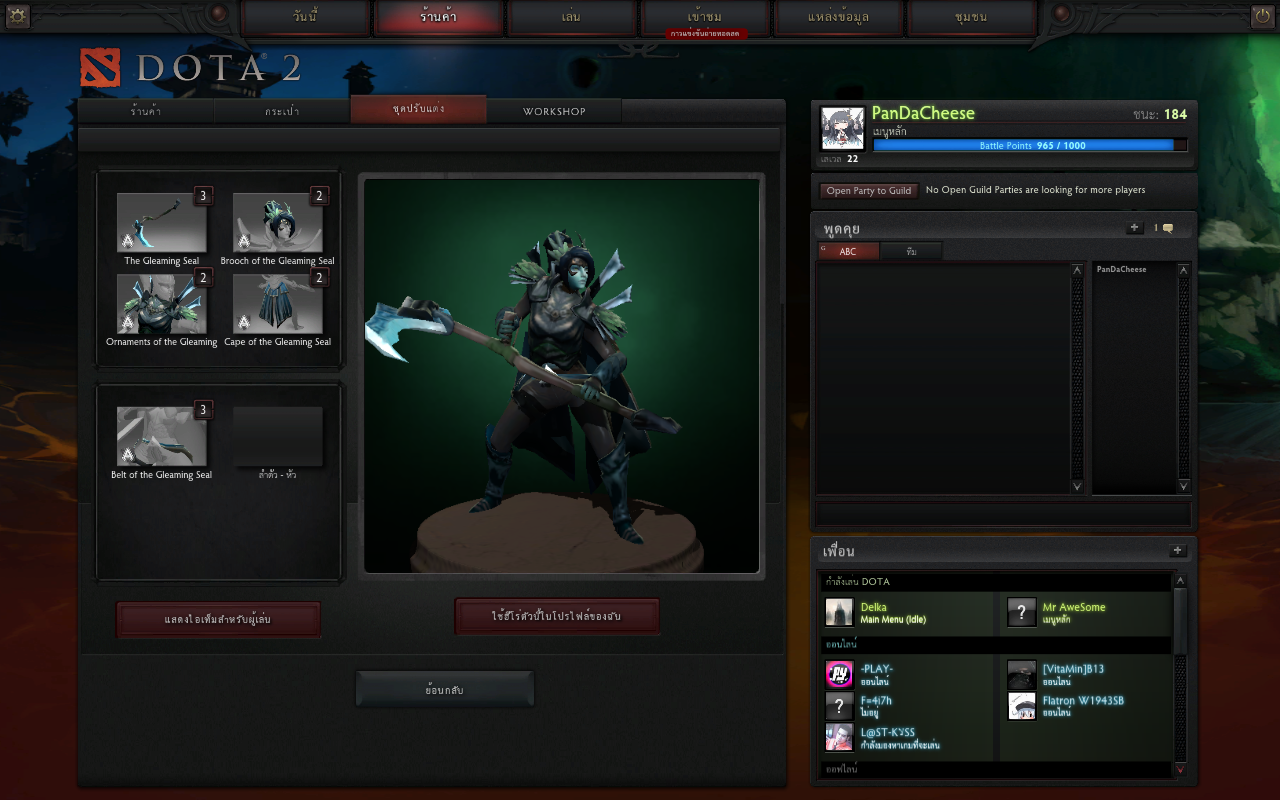Image resolution: width=1280 pixels, height=800 pixels.
Task: Switch to the ทีม chat tab
Action: click(x=911, y=251)
